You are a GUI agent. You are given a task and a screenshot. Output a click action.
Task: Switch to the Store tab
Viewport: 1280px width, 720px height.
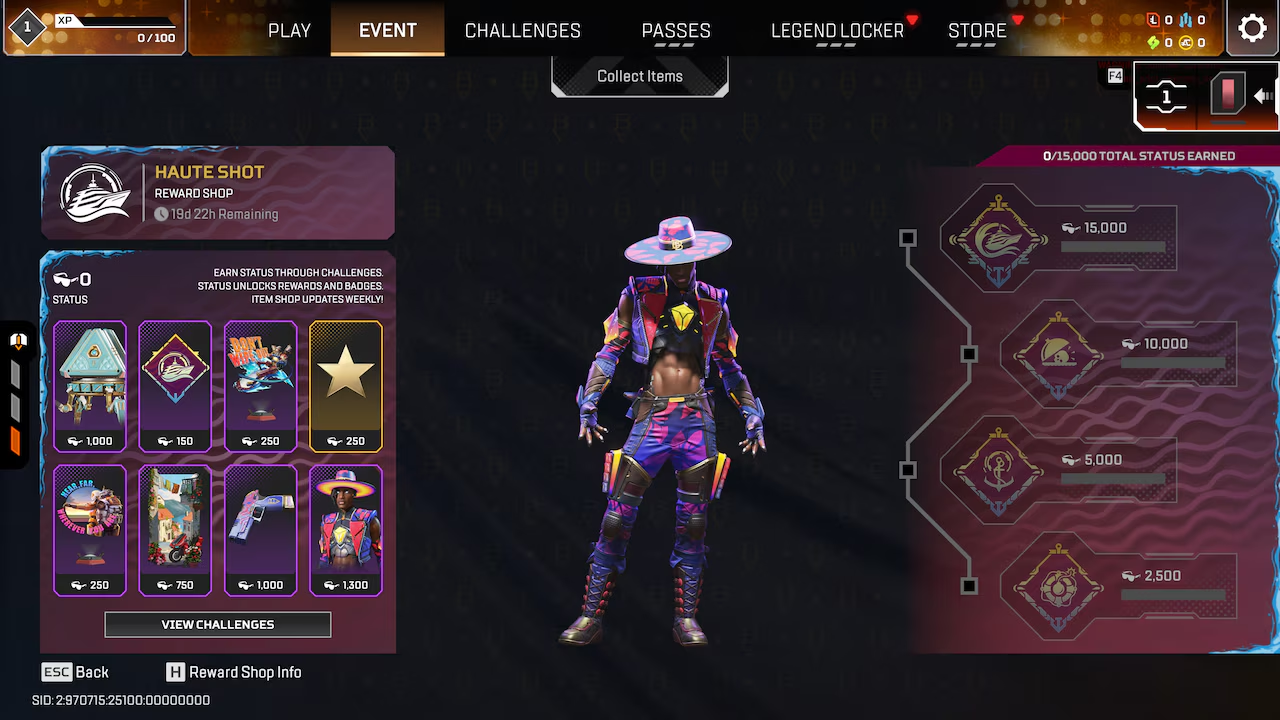coord(977,30)
